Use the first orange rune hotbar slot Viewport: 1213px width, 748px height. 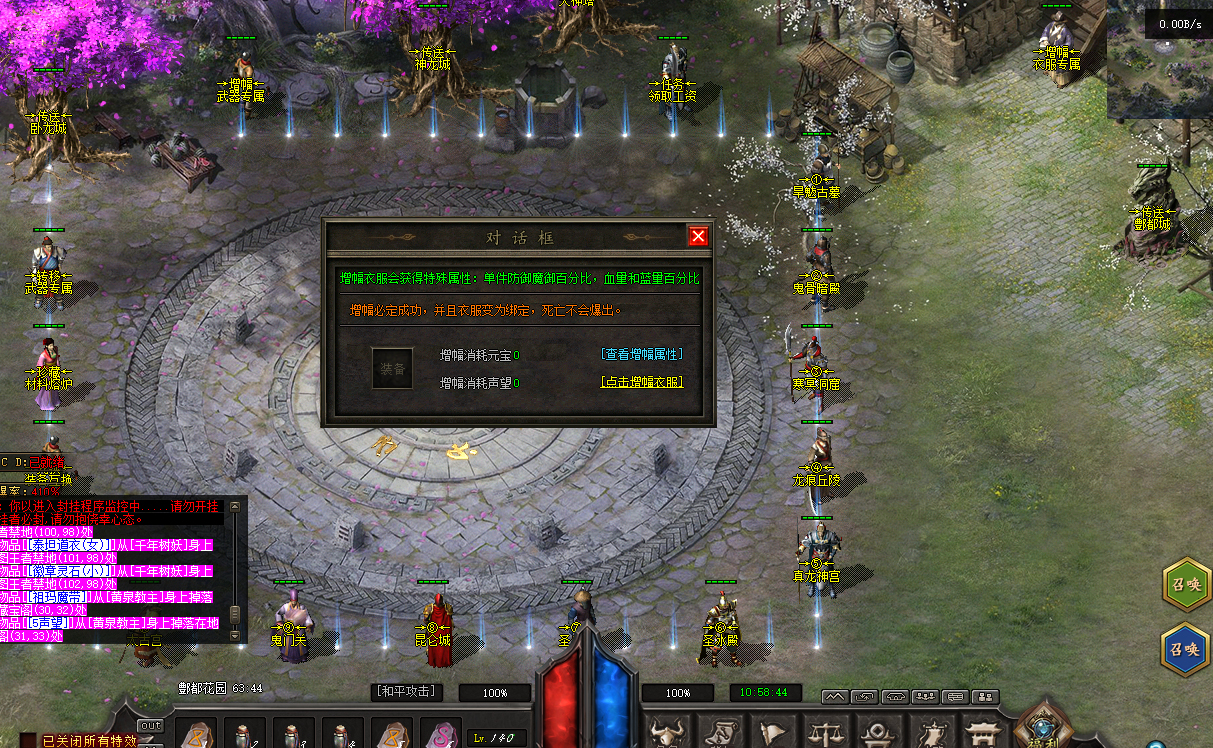(194, 735)
